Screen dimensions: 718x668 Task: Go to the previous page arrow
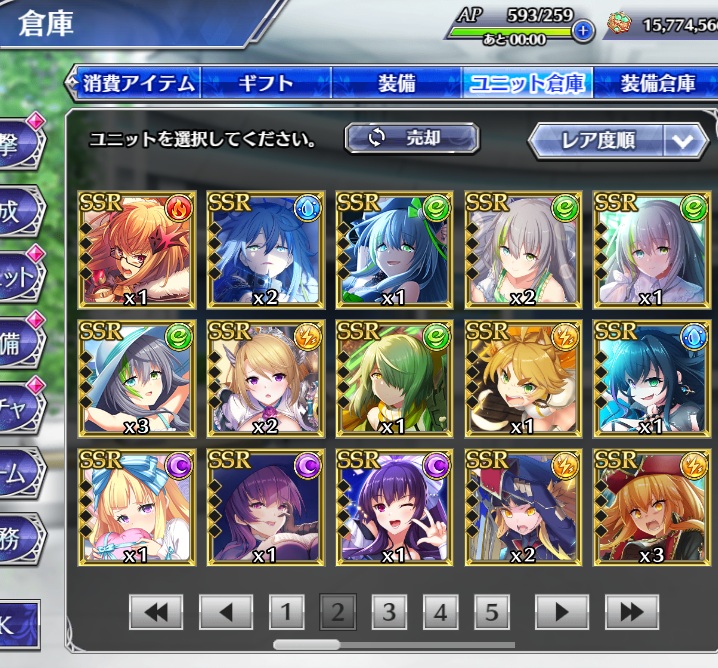click(224, 612)
